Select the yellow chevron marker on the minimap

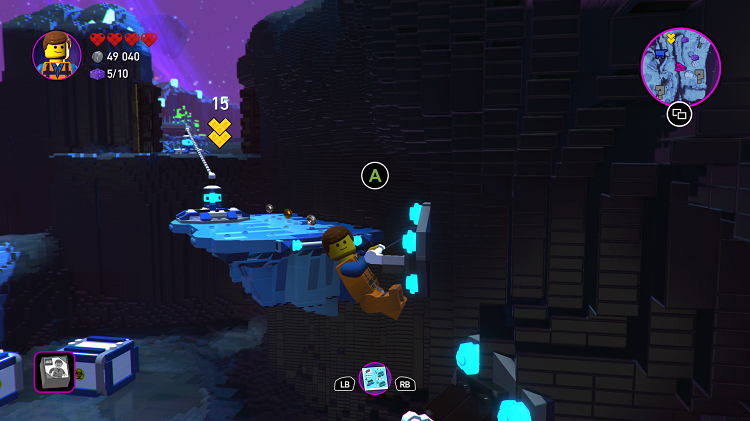[672, 38]
